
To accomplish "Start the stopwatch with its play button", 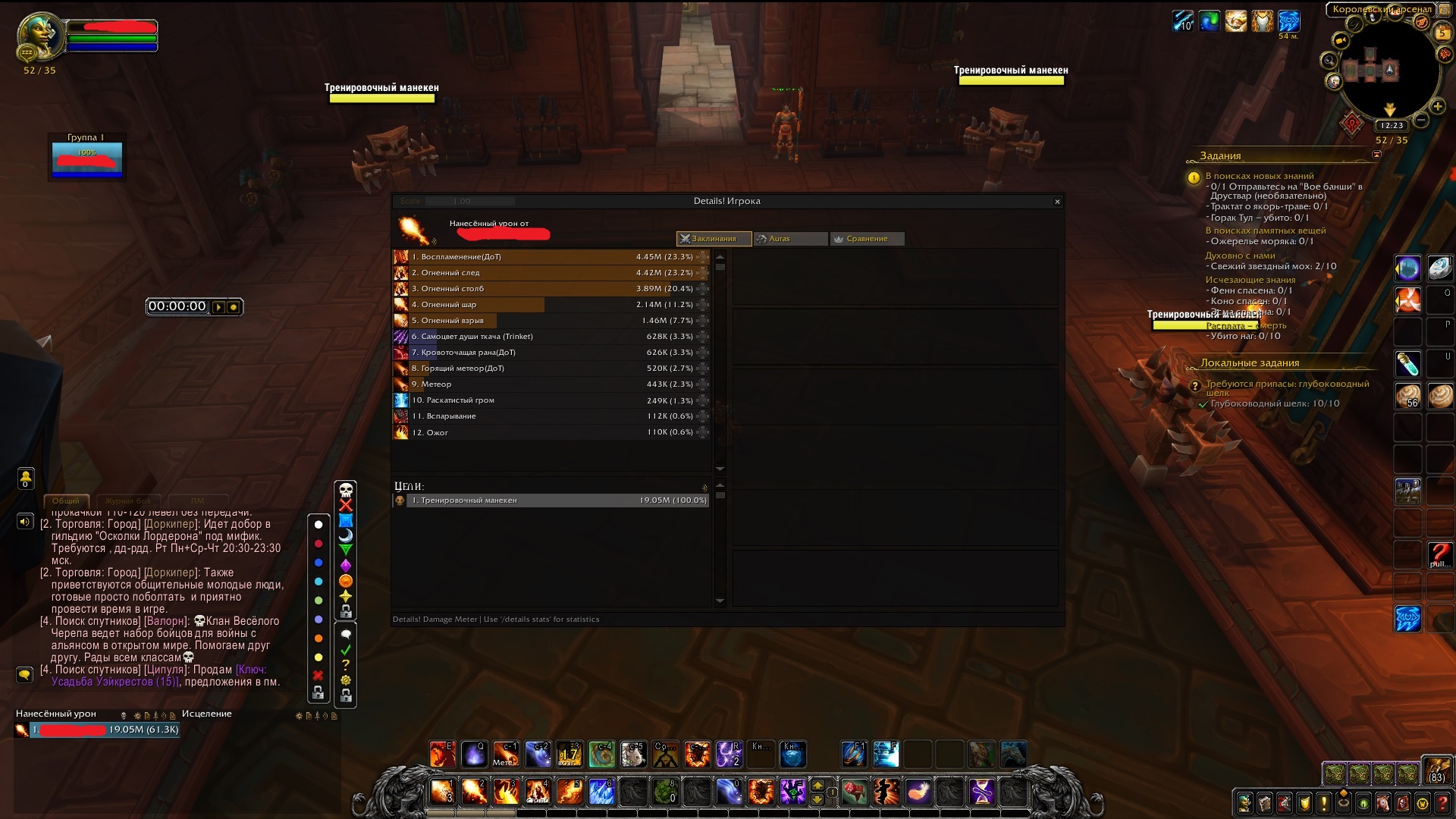I will (218, 307).
